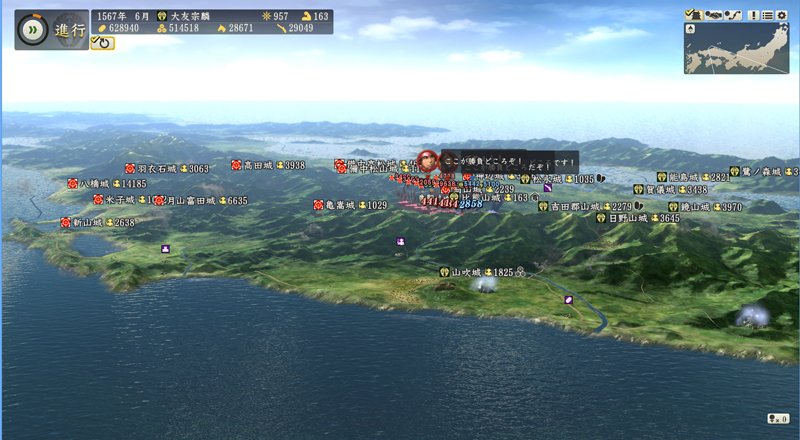Toggle the castle display filter icon
Screen dimensions: 800x440
point(694,14)
